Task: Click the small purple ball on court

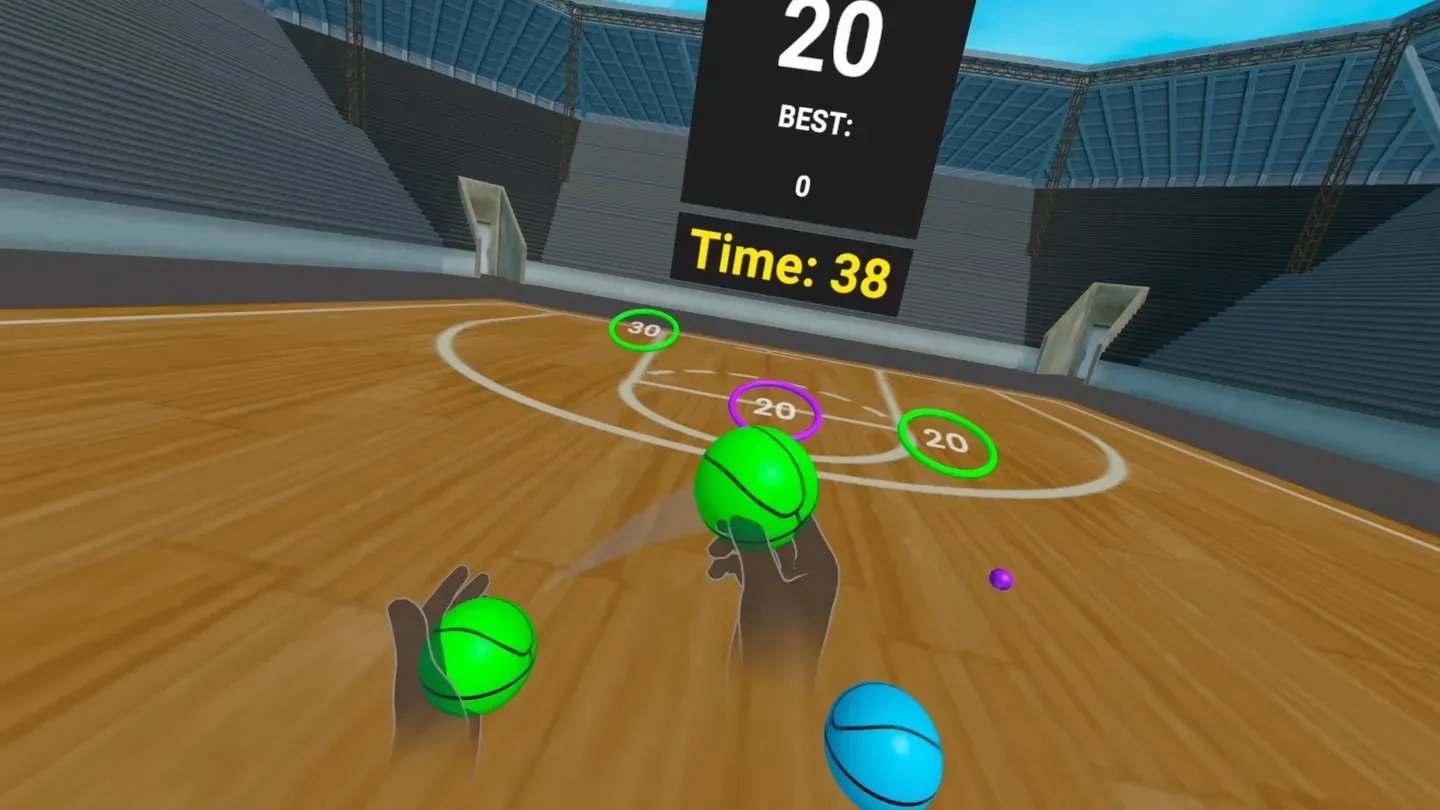Action: [x=999, y=578]
